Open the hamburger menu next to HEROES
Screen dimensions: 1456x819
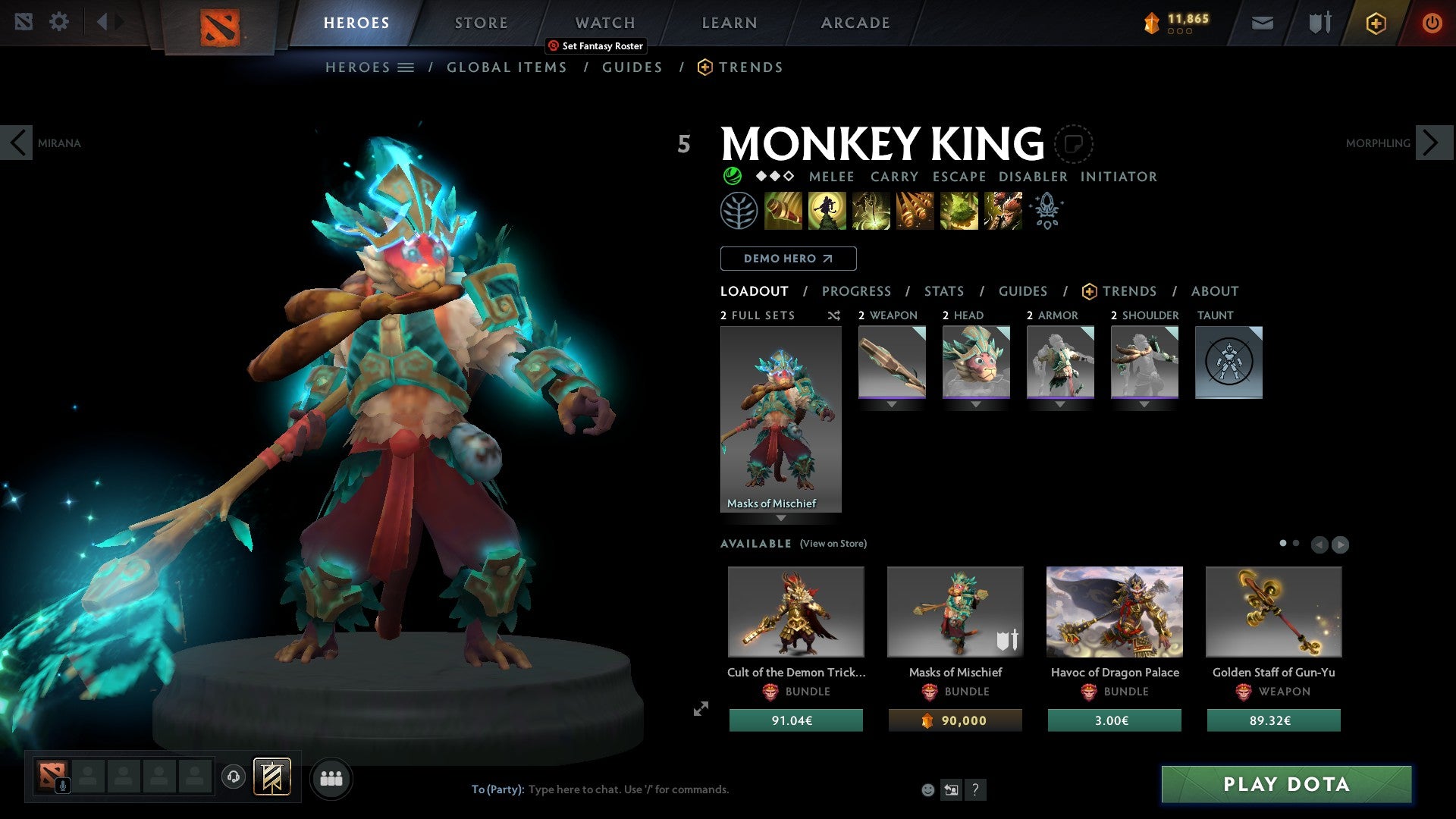pyautogui.click(x=406, y=67)
